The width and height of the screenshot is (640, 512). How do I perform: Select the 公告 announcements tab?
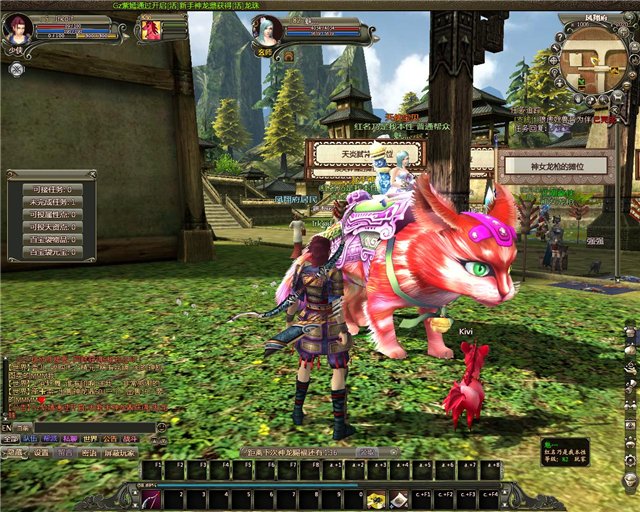click(110, 439)
